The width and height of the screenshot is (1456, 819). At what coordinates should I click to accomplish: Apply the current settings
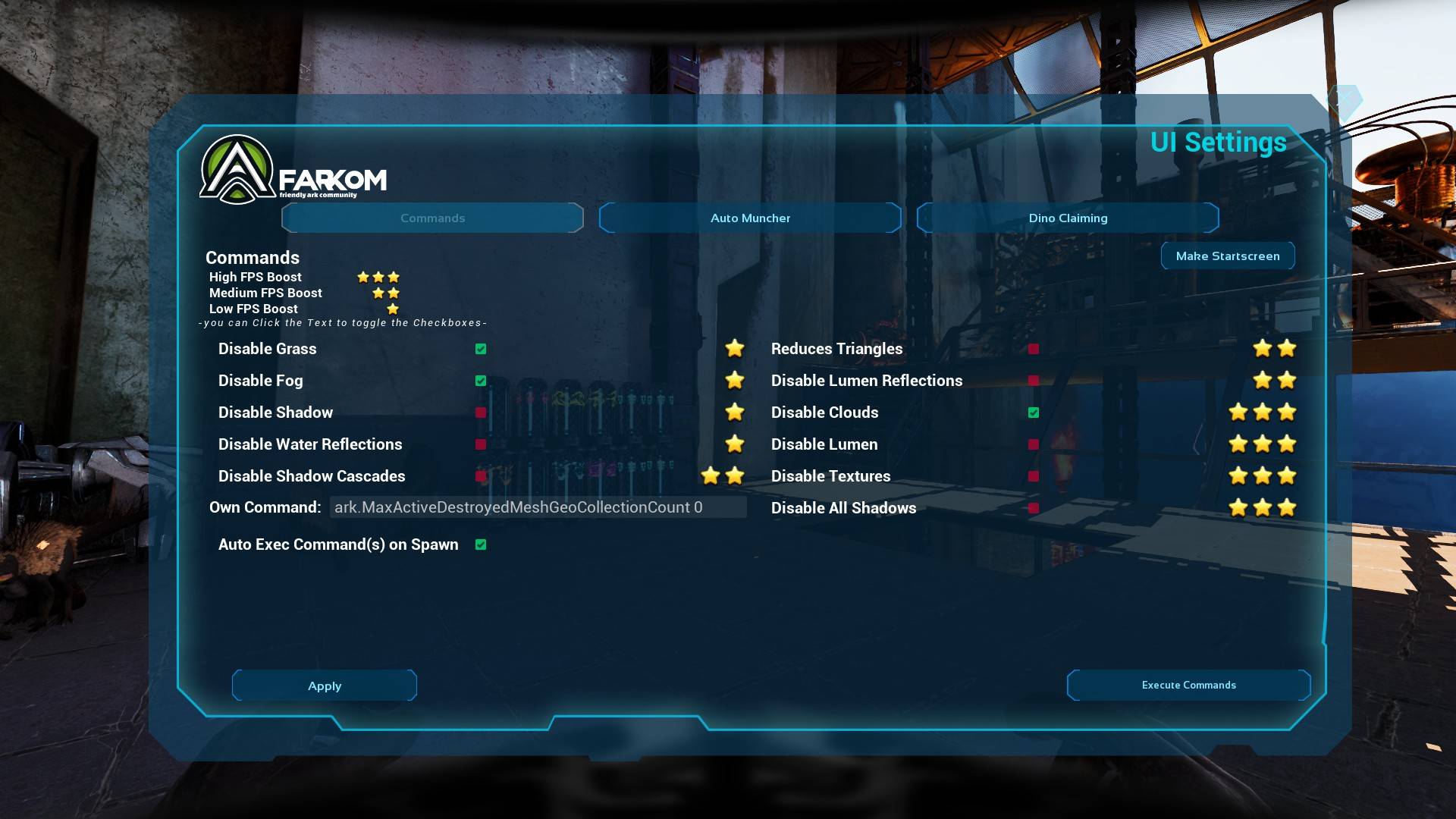pos(325,686)
